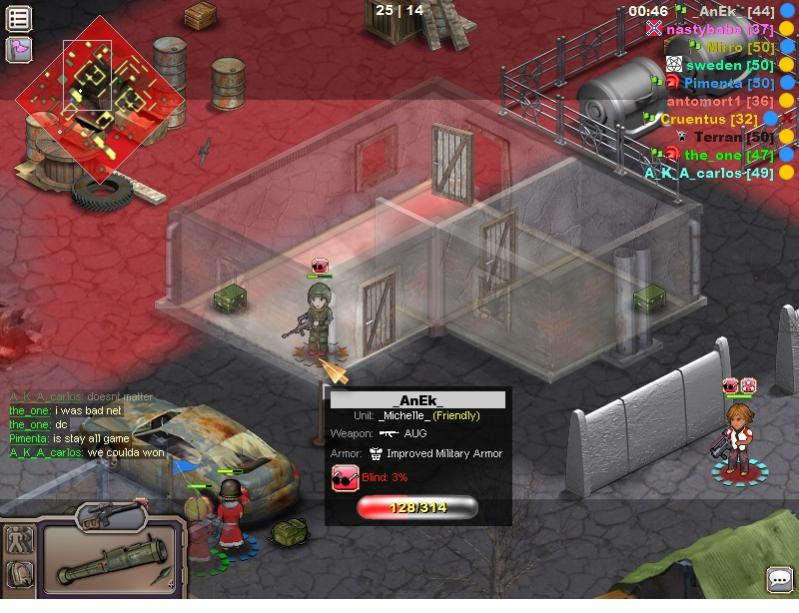Select the rocket launcher weapon slot

pyautogui.click(x=110, y=560)
